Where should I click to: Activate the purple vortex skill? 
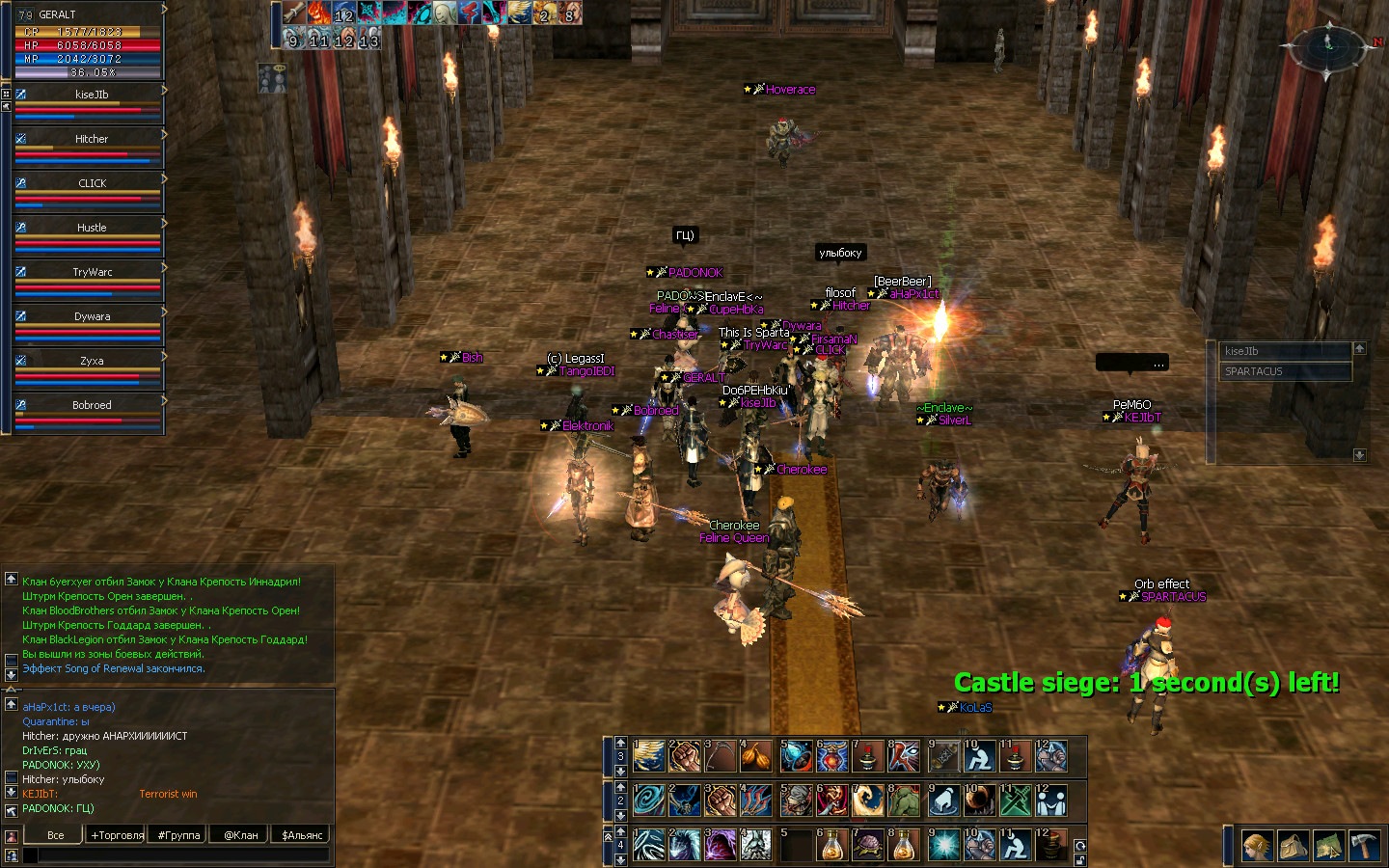721,845
